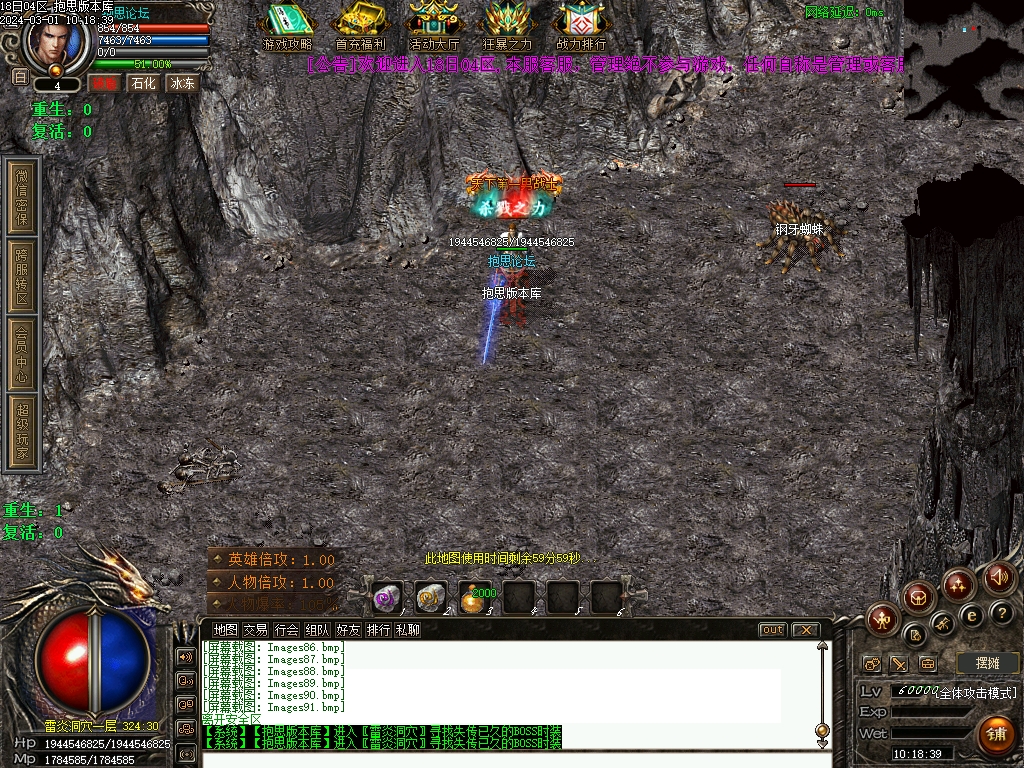Open the 跨服转区 side menu entry
Viewport: 1024px width, 768px height.
23,274
